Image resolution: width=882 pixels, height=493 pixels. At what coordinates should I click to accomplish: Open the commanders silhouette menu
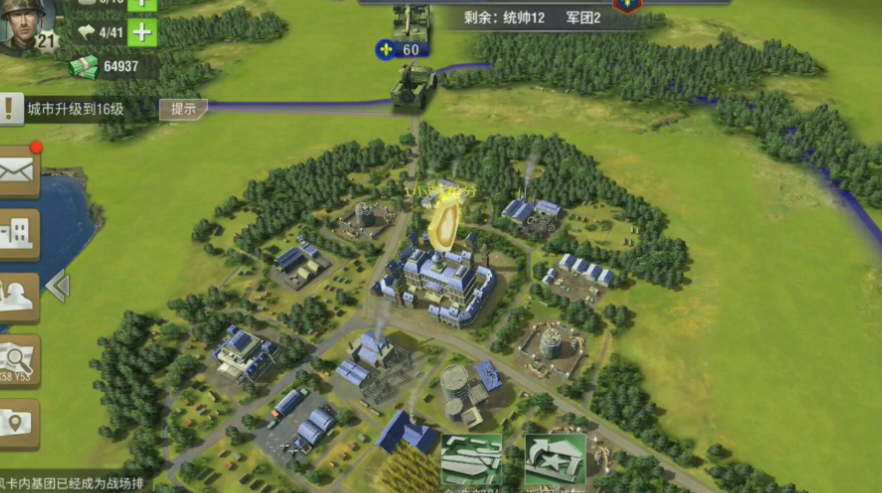click(18, 297)
